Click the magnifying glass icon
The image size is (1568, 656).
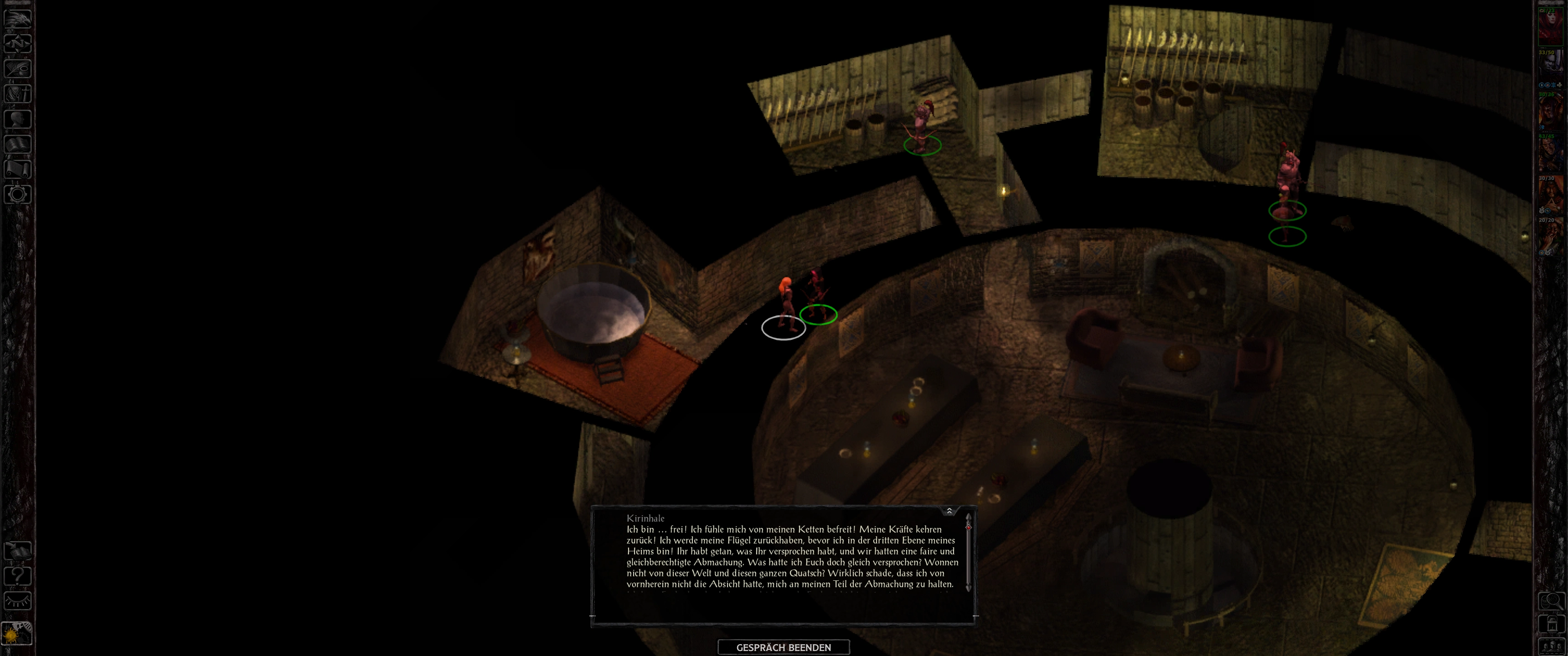point(1551,601)
